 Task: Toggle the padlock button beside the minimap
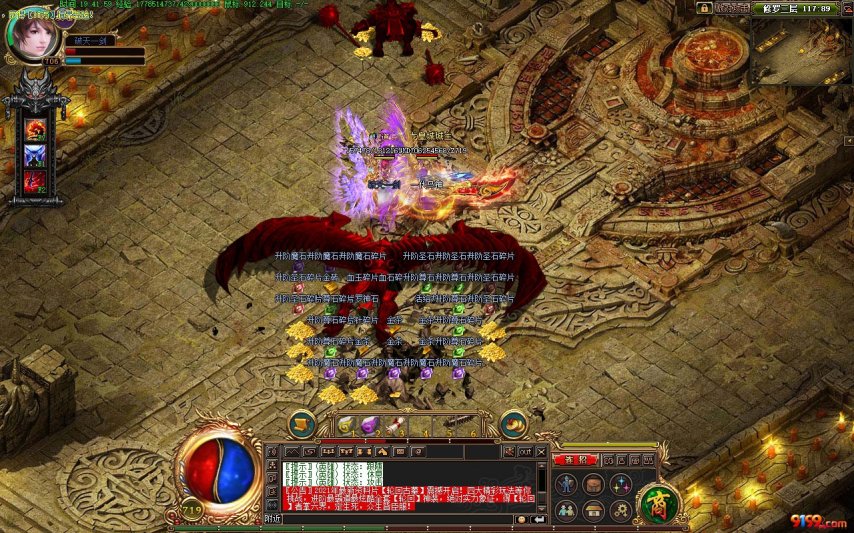click(x=704, y=8)
